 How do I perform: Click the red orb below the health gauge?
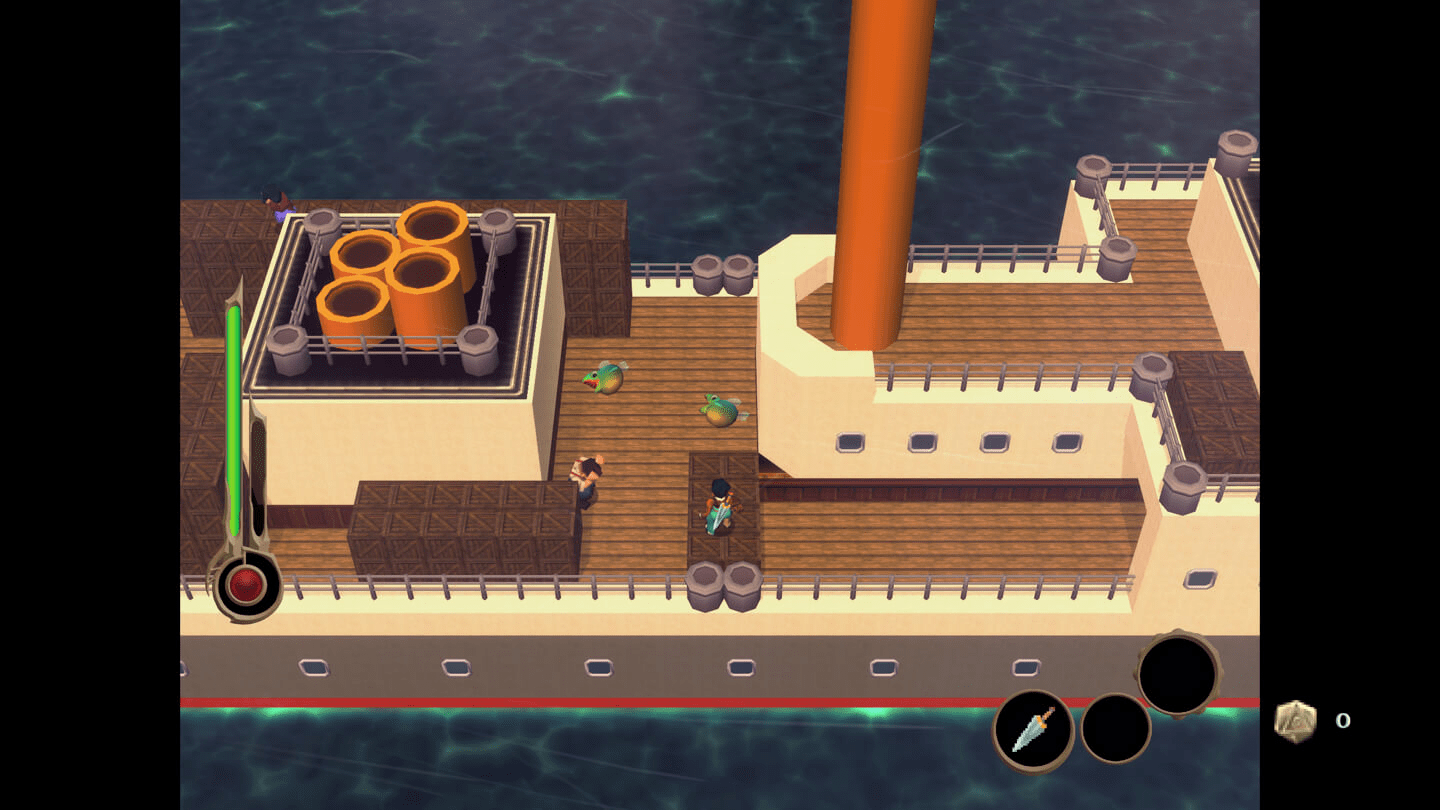246,585
